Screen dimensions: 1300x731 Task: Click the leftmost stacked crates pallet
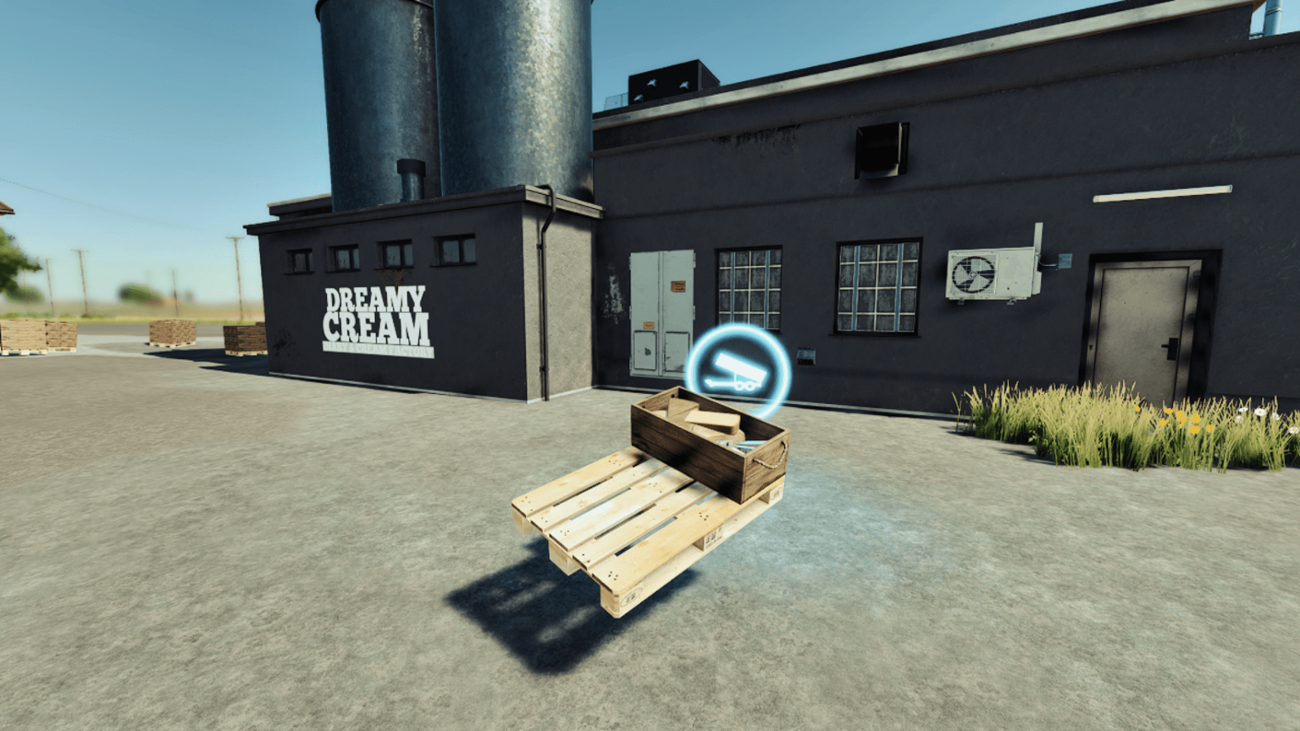pyautogui.click(x=30, y=338)
